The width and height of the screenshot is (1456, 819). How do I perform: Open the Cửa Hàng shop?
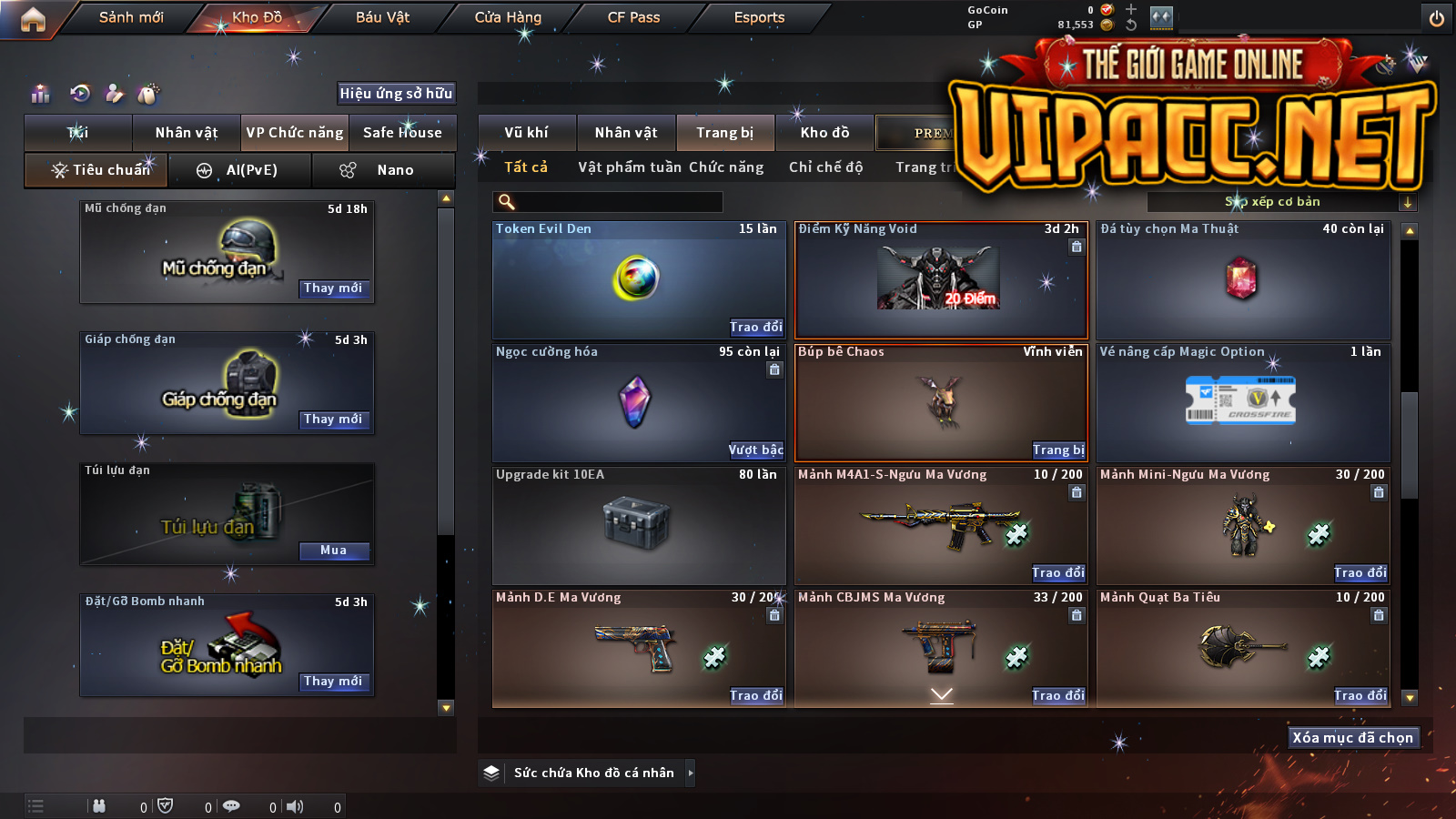point(508,17)
